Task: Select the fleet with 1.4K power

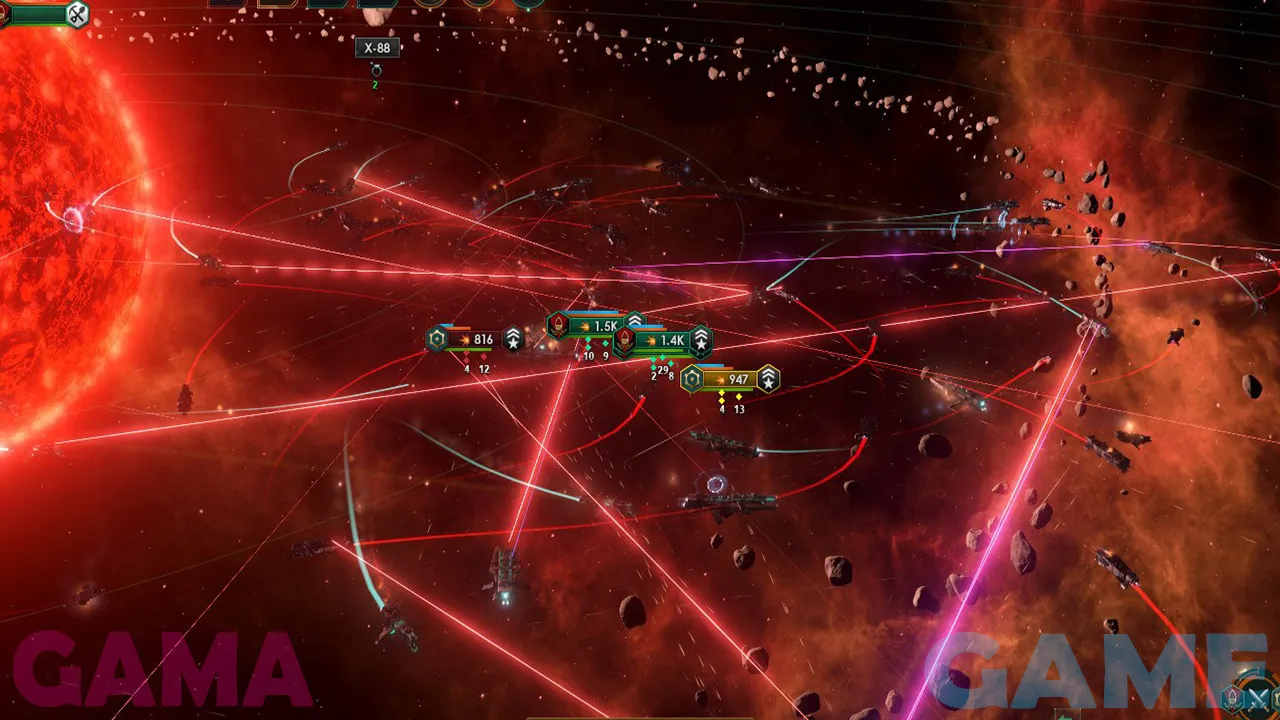Action: click(663, 341)
